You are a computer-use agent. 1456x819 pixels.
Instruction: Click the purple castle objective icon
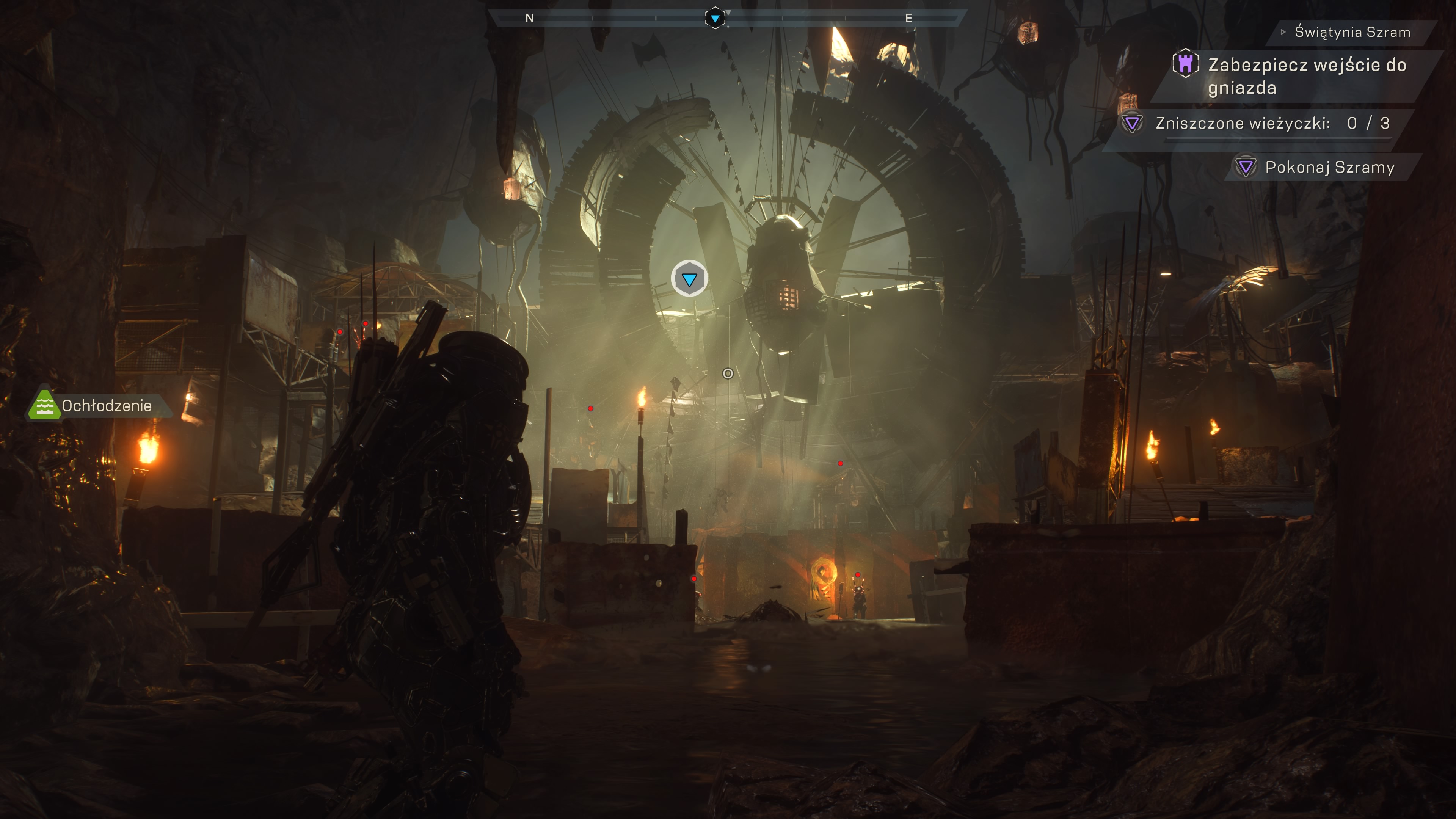(x=1185, y=63)
